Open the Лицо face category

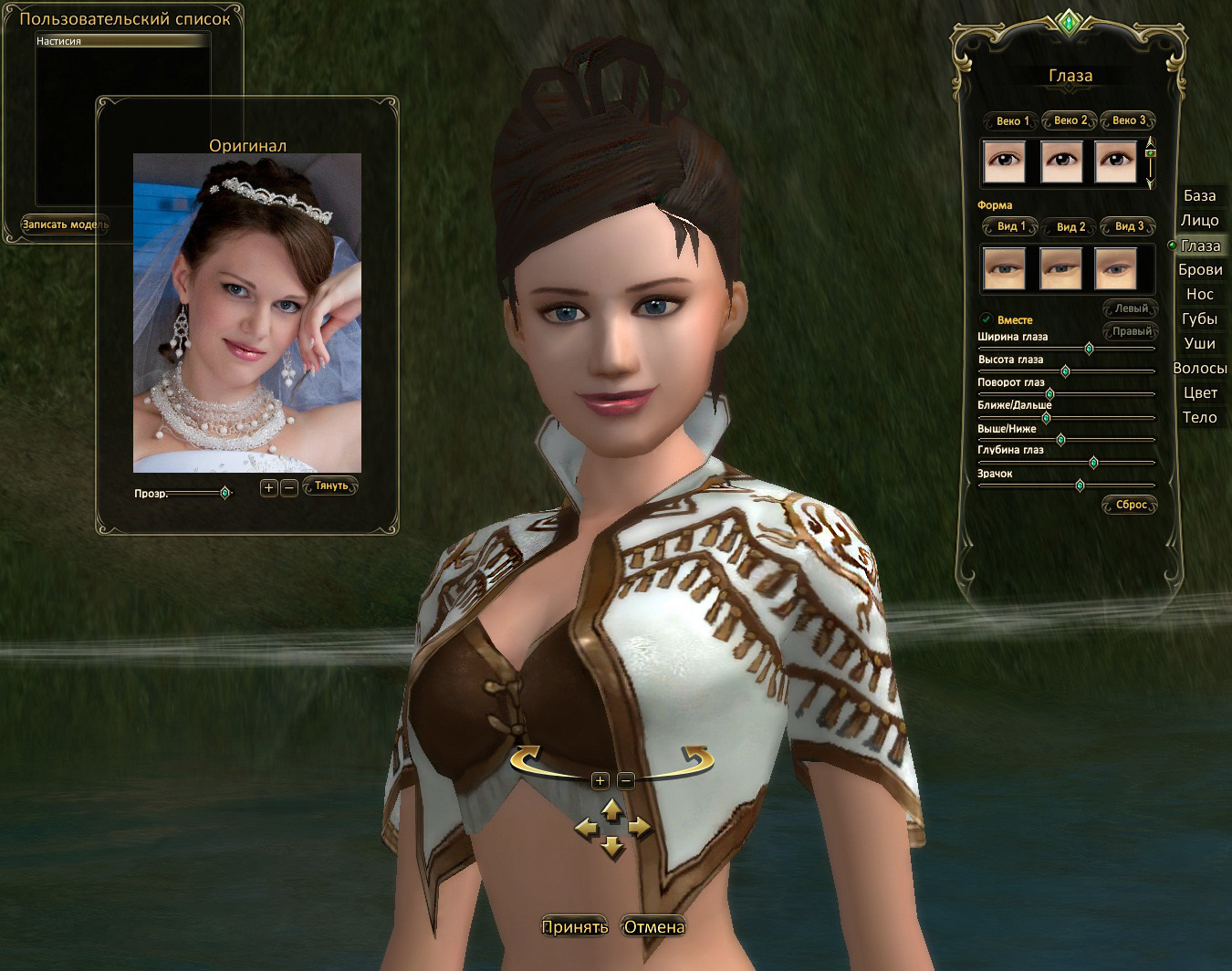[1199, 220]
